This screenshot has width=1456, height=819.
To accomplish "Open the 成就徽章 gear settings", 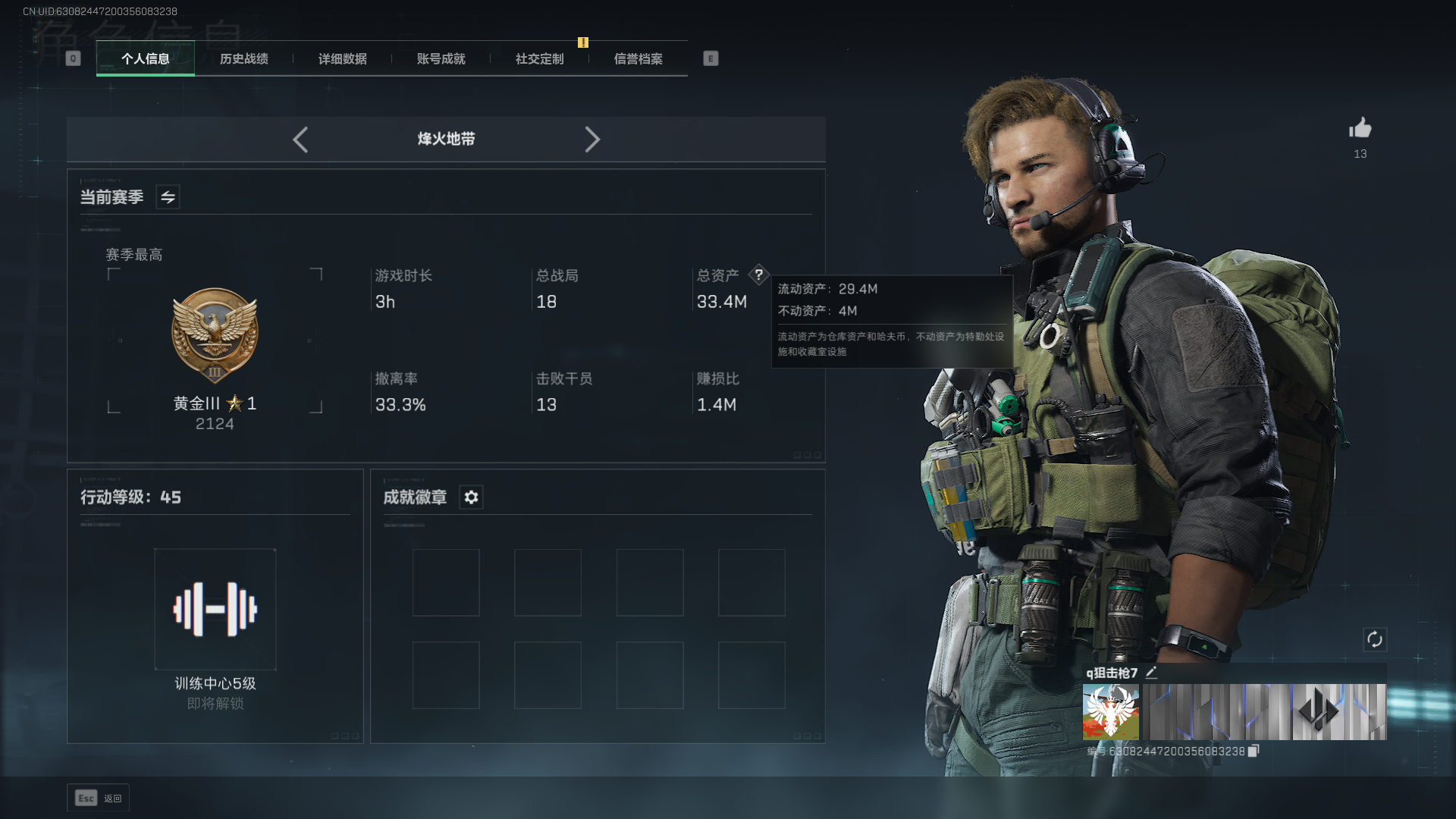I will (x=471, y=497).
